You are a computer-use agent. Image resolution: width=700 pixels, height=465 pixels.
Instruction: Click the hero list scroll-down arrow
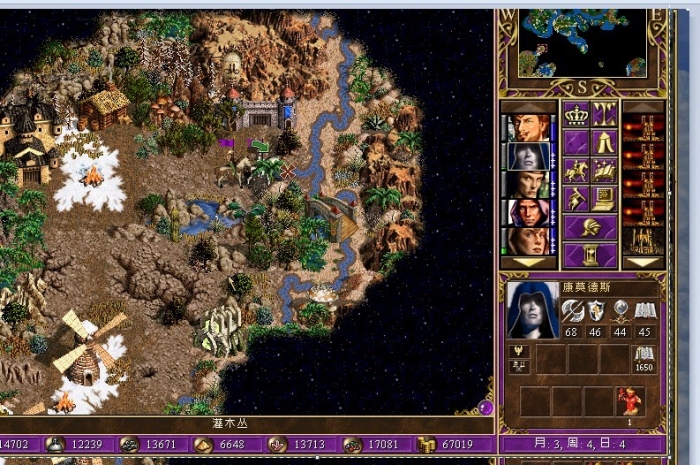coord(530,262)
